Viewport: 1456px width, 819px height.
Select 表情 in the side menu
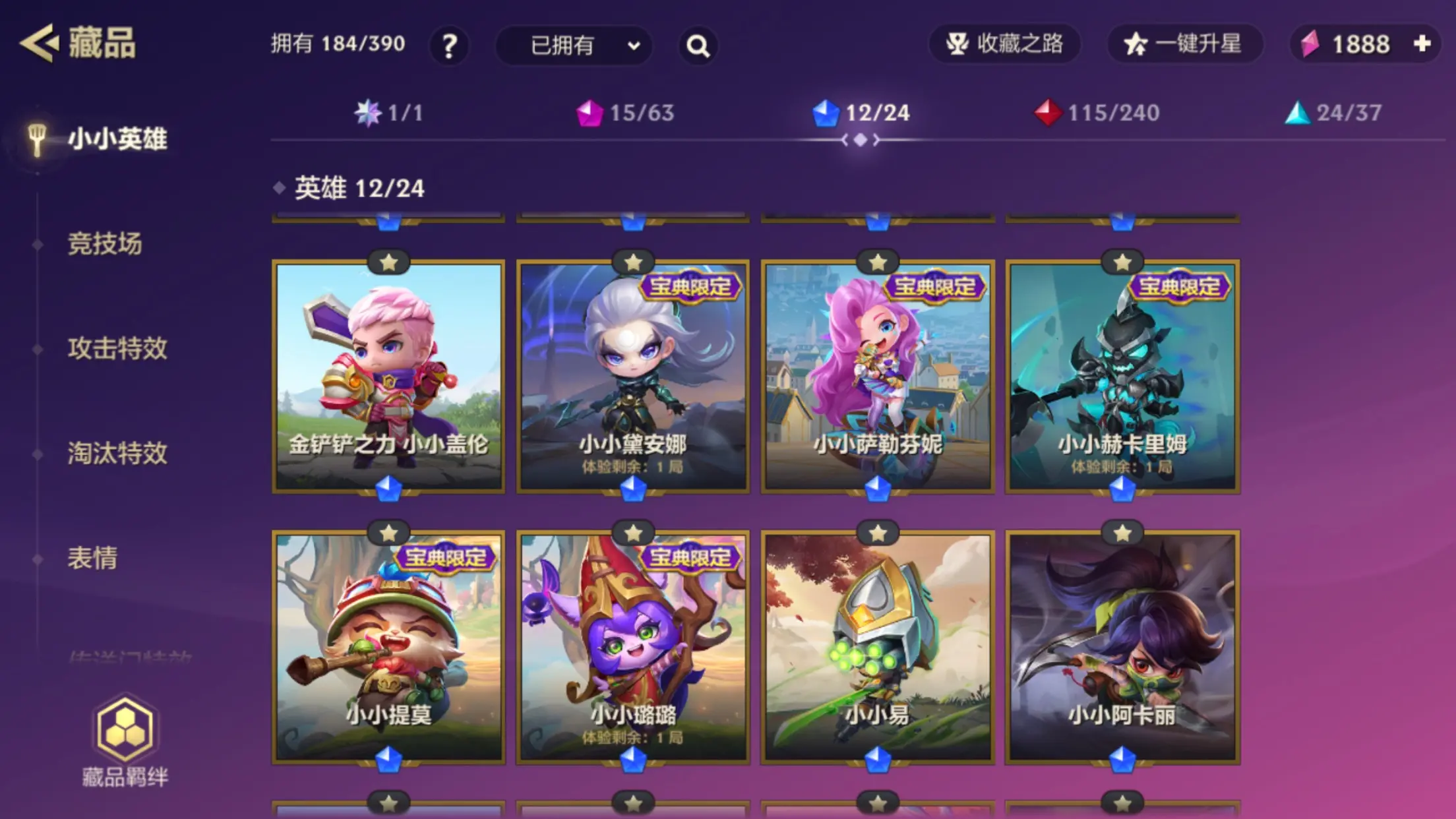click(x=92, y=558)
